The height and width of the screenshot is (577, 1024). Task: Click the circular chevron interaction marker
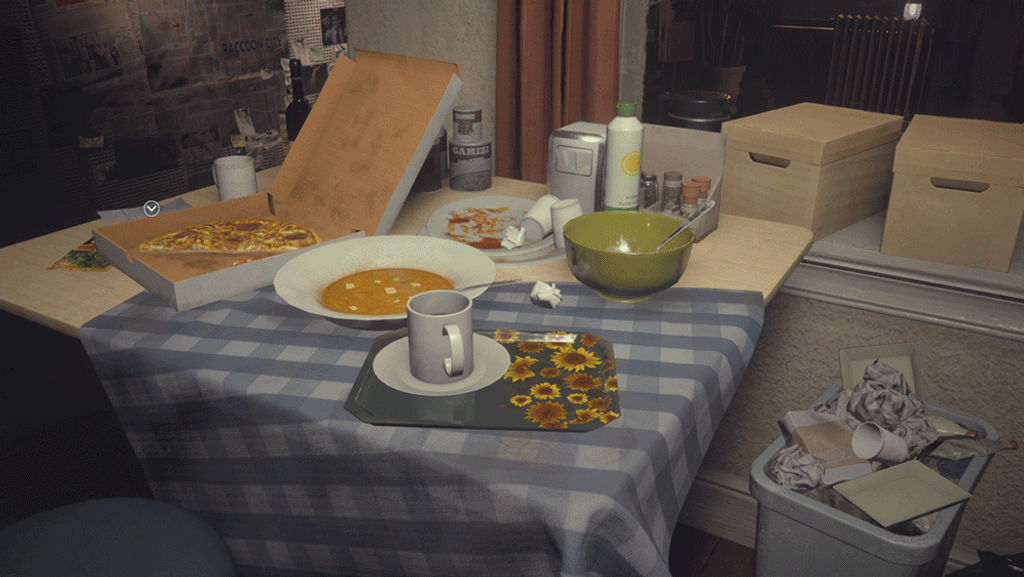[x=151, y=208]
